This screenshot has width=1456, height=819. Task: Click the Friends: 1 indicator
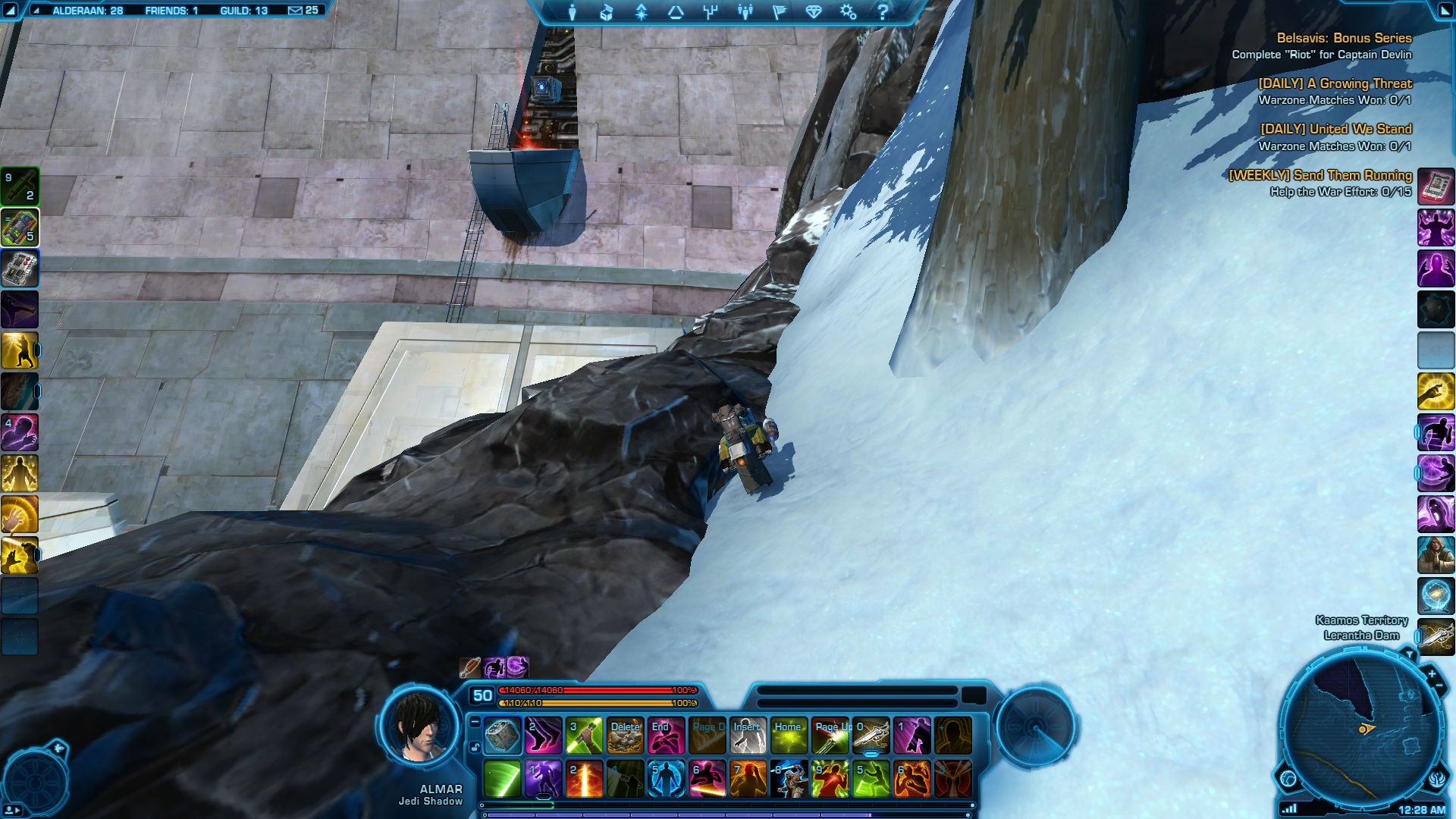coord(171,11)
